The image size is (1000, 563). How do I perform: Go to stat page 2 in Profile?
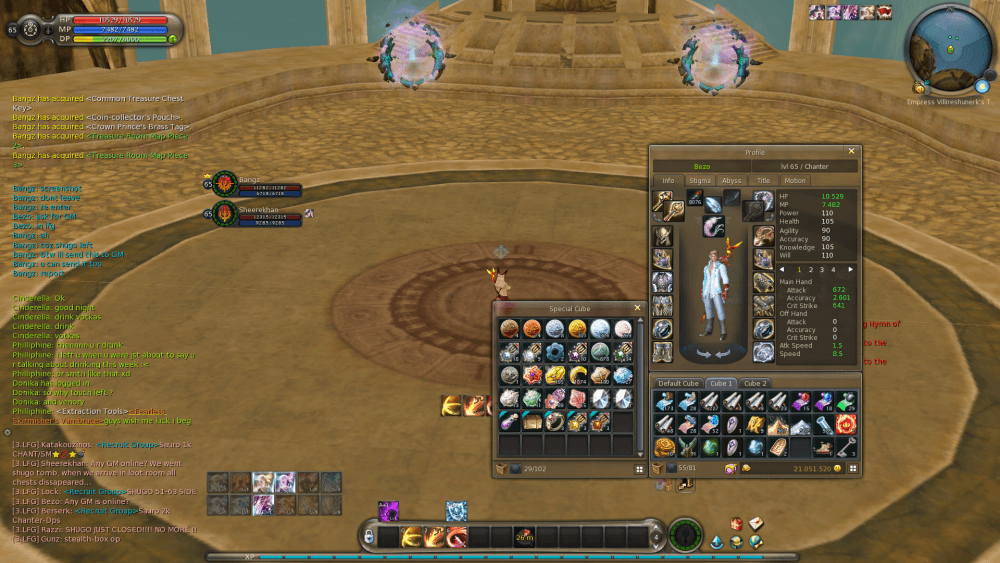[x=809, y=269]
